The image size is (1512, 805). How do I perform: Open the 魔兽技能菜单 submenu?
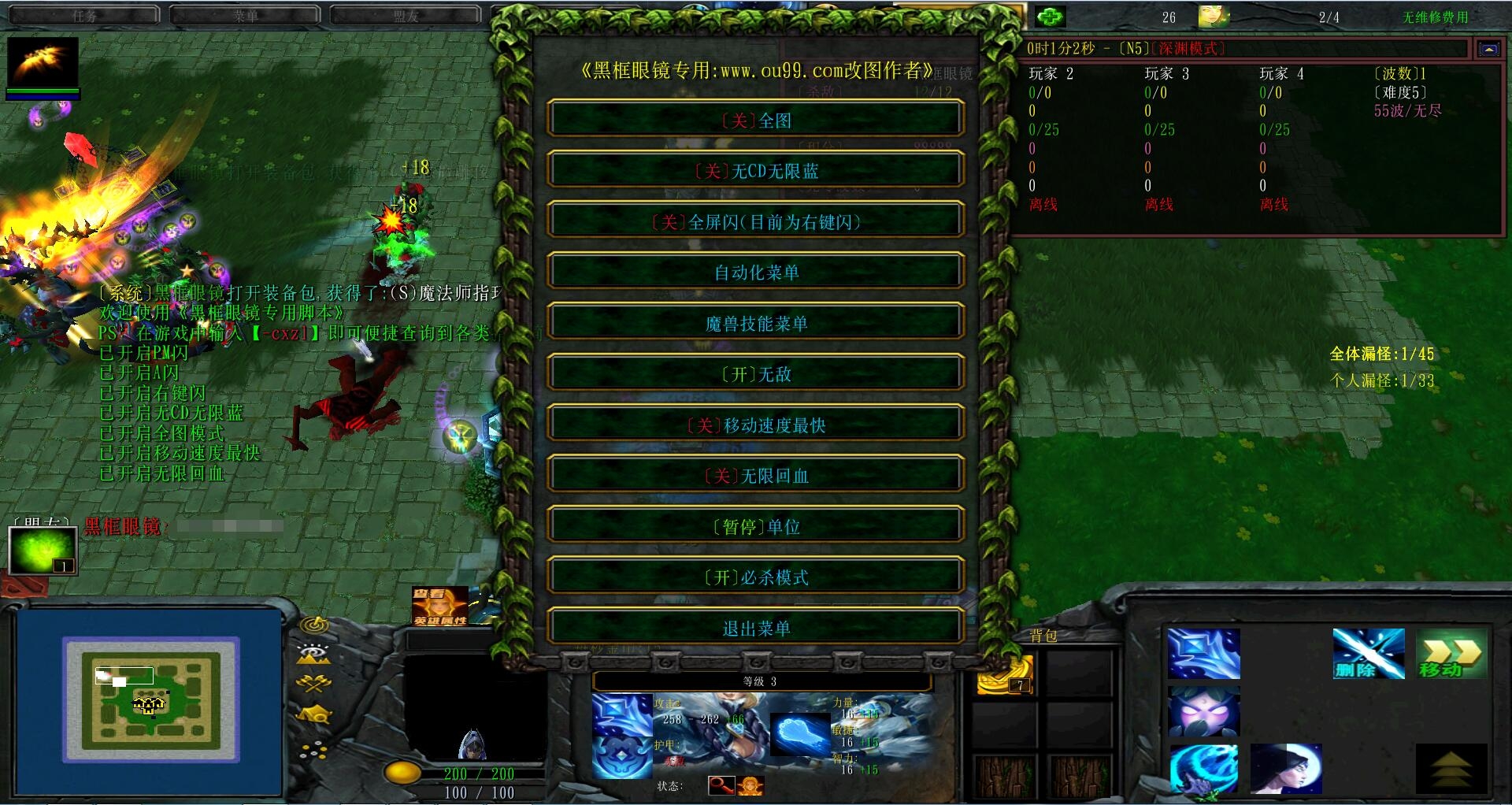(x=756, y=324)
